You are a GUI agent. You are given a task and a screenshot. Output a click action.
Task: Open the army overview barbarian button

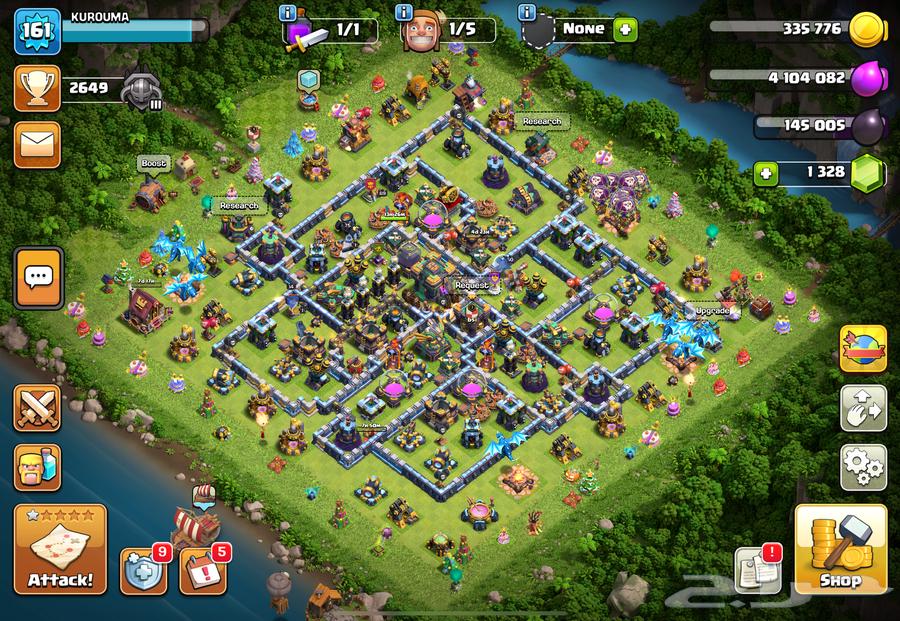tap(38, 467)
